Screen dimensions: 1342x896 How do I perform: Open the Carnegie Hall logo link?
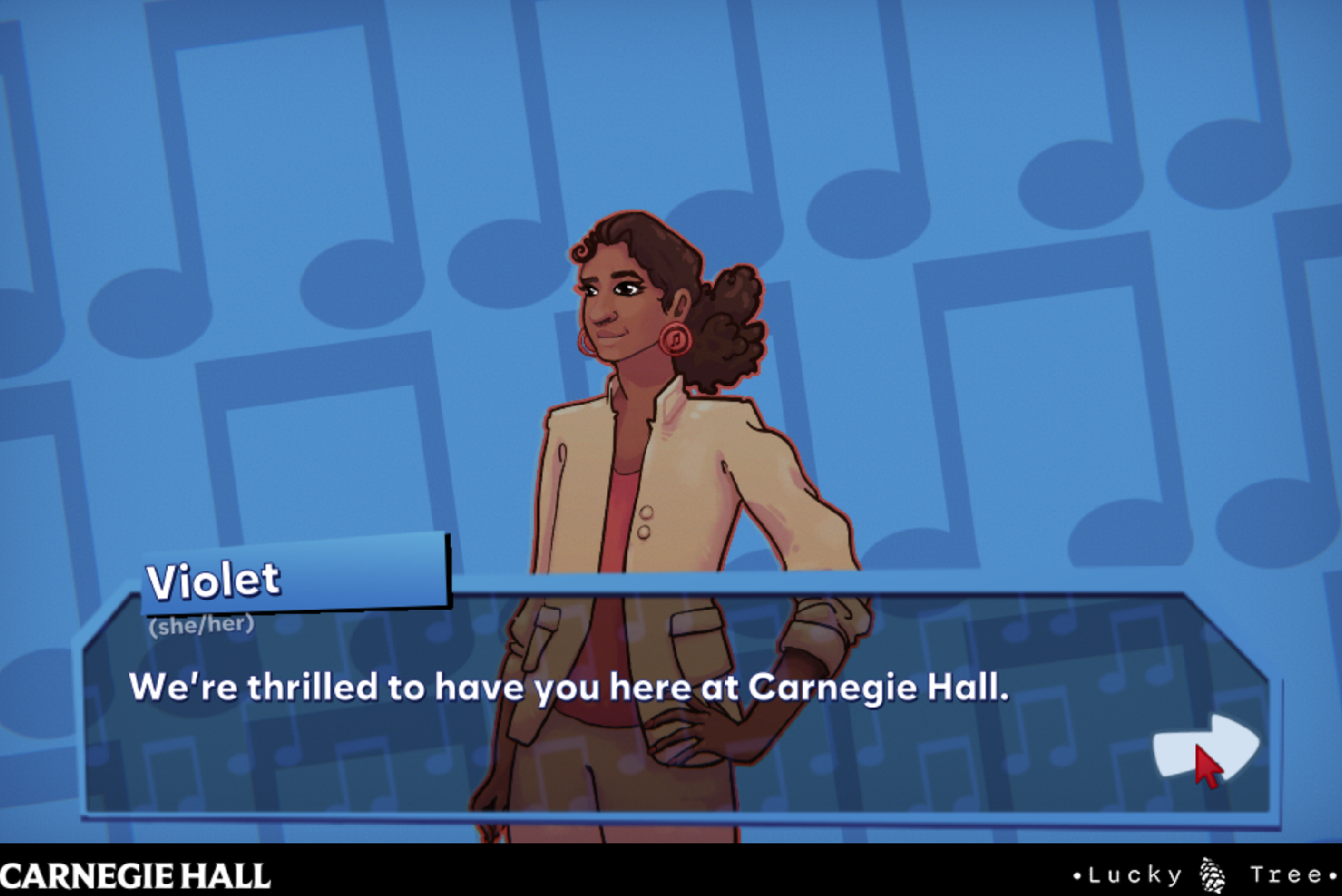136,875
